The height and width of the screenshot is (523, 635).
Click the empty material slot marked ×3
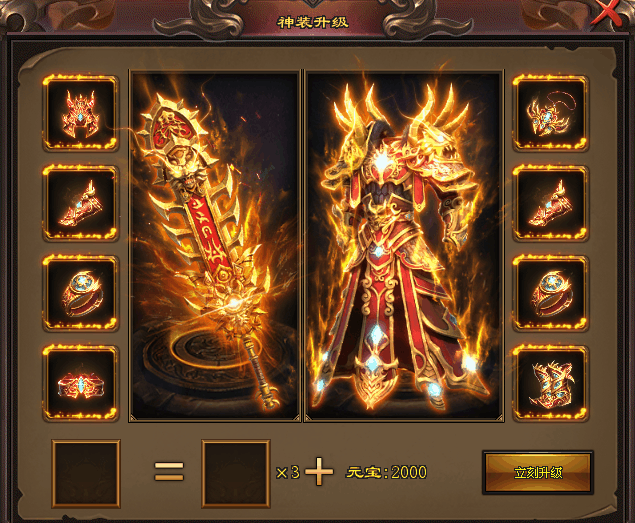pyautogui.click(x=236, y=473)
